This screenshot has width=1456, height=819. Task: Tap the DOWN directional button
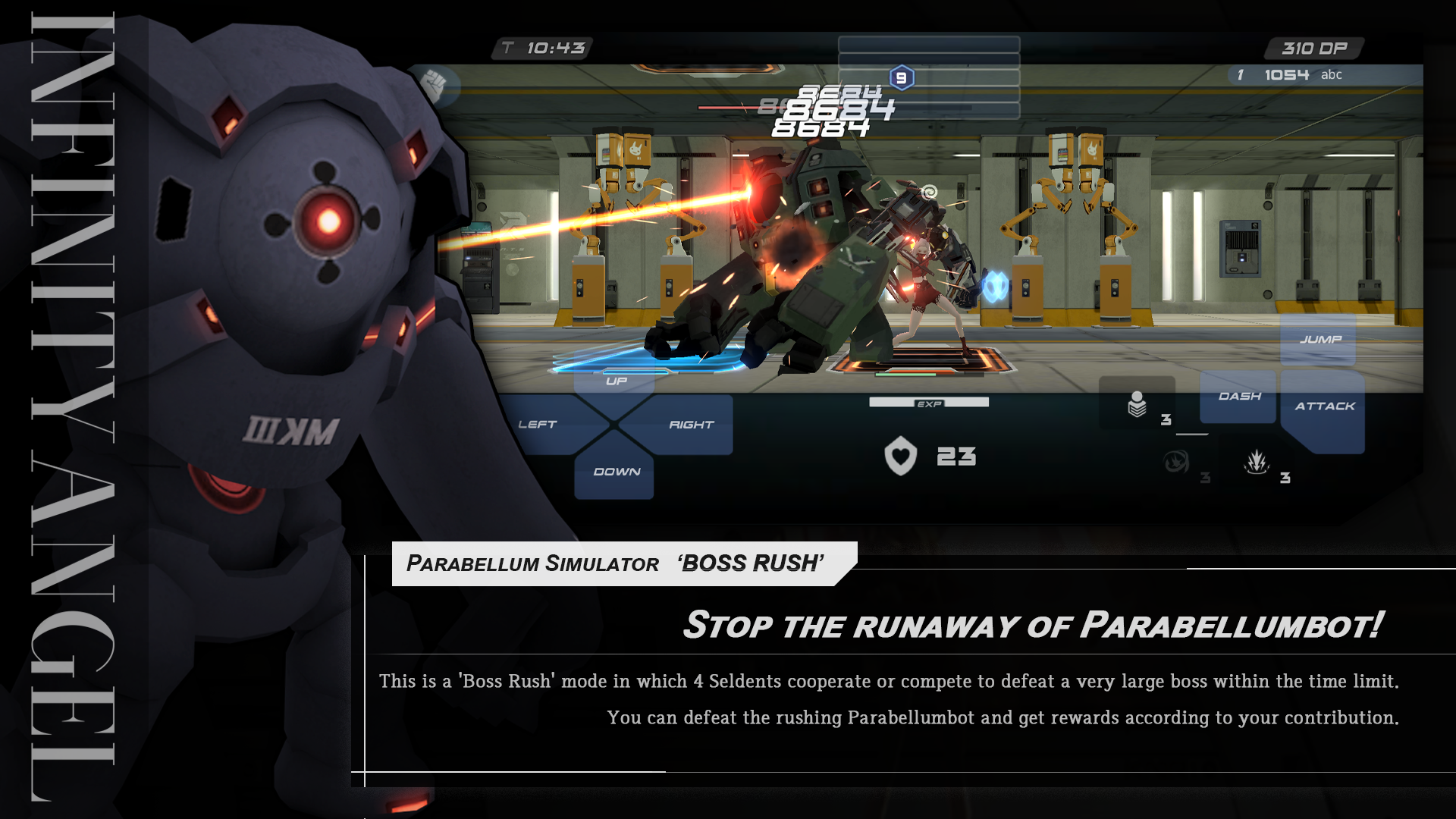(616, 472)
